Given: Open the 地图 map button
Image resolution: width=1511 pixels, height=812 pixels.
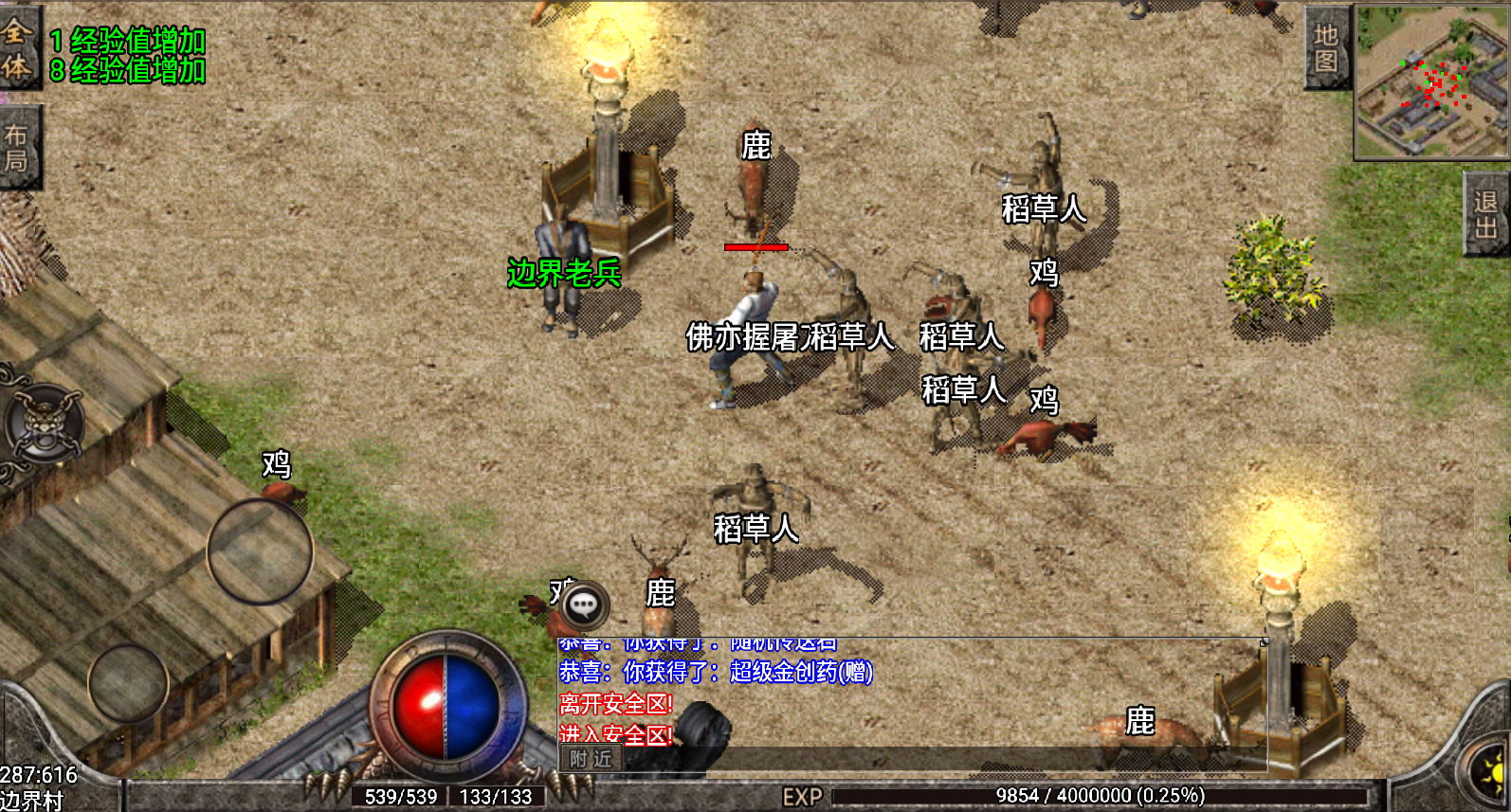Looking at the screenshot, I should coord(1326,49).
